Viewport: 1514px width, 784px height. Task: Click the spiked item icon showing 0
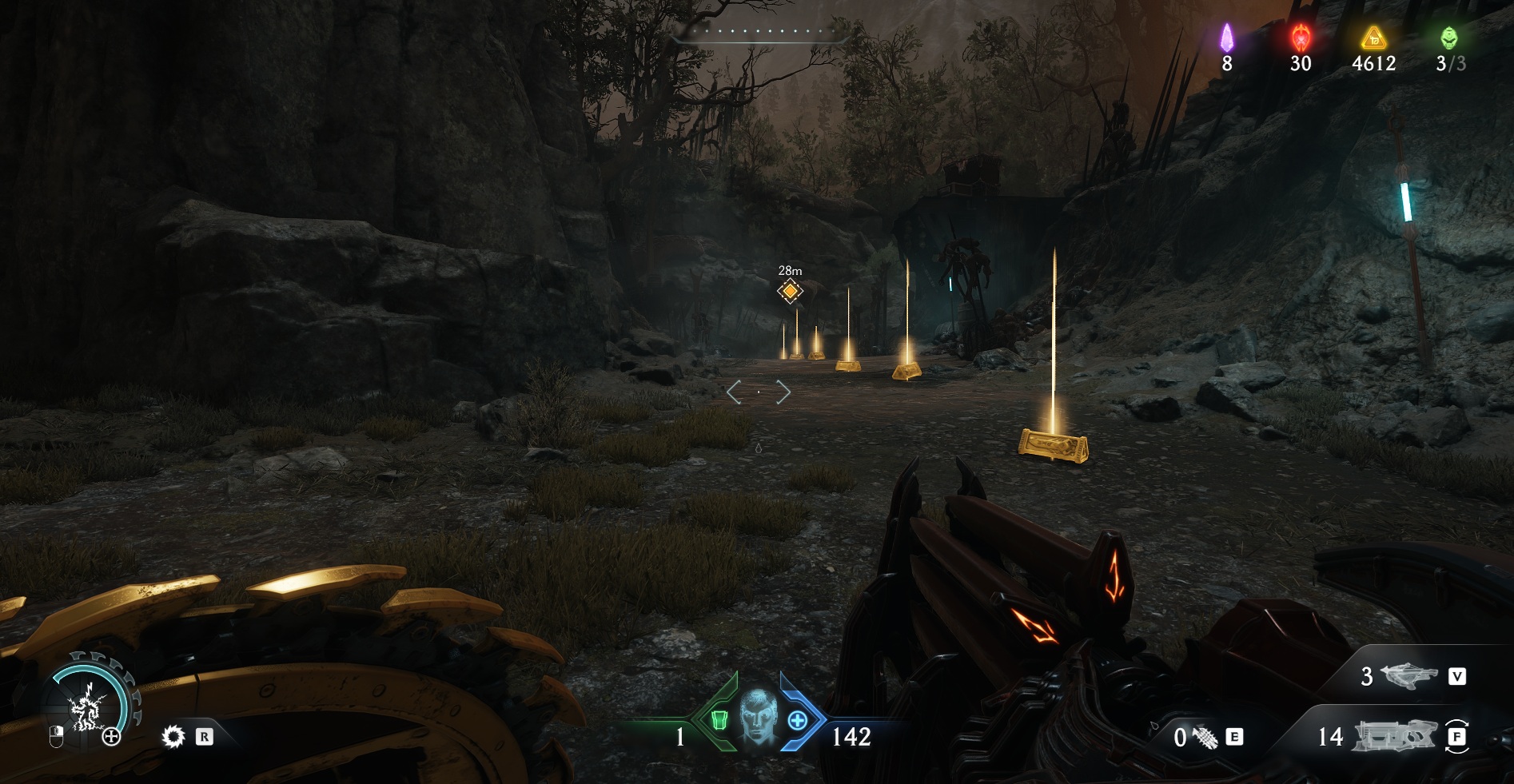[1205, 737]
